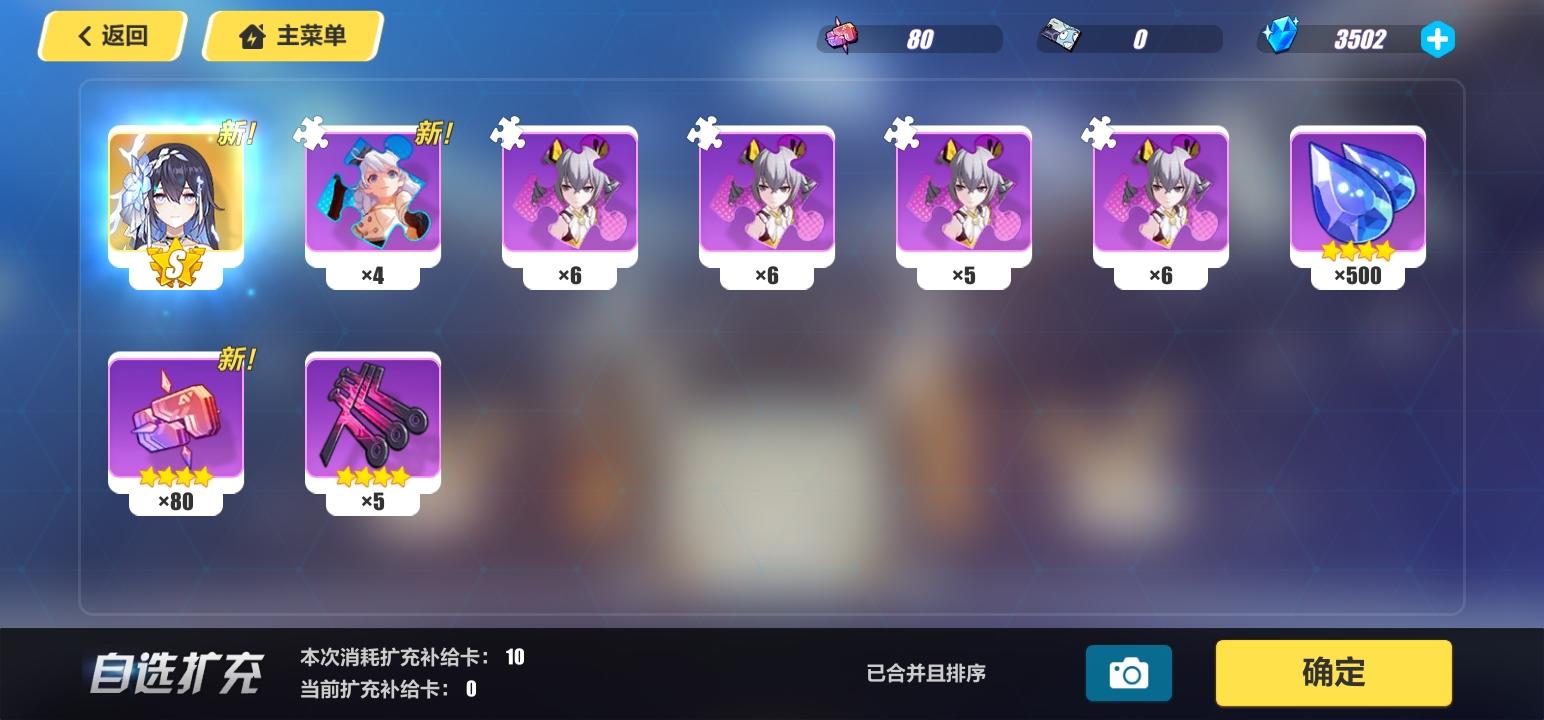1544x720 pixels.
Task: Click the S-rank badge on the selected character card
Action: point(176,262)
